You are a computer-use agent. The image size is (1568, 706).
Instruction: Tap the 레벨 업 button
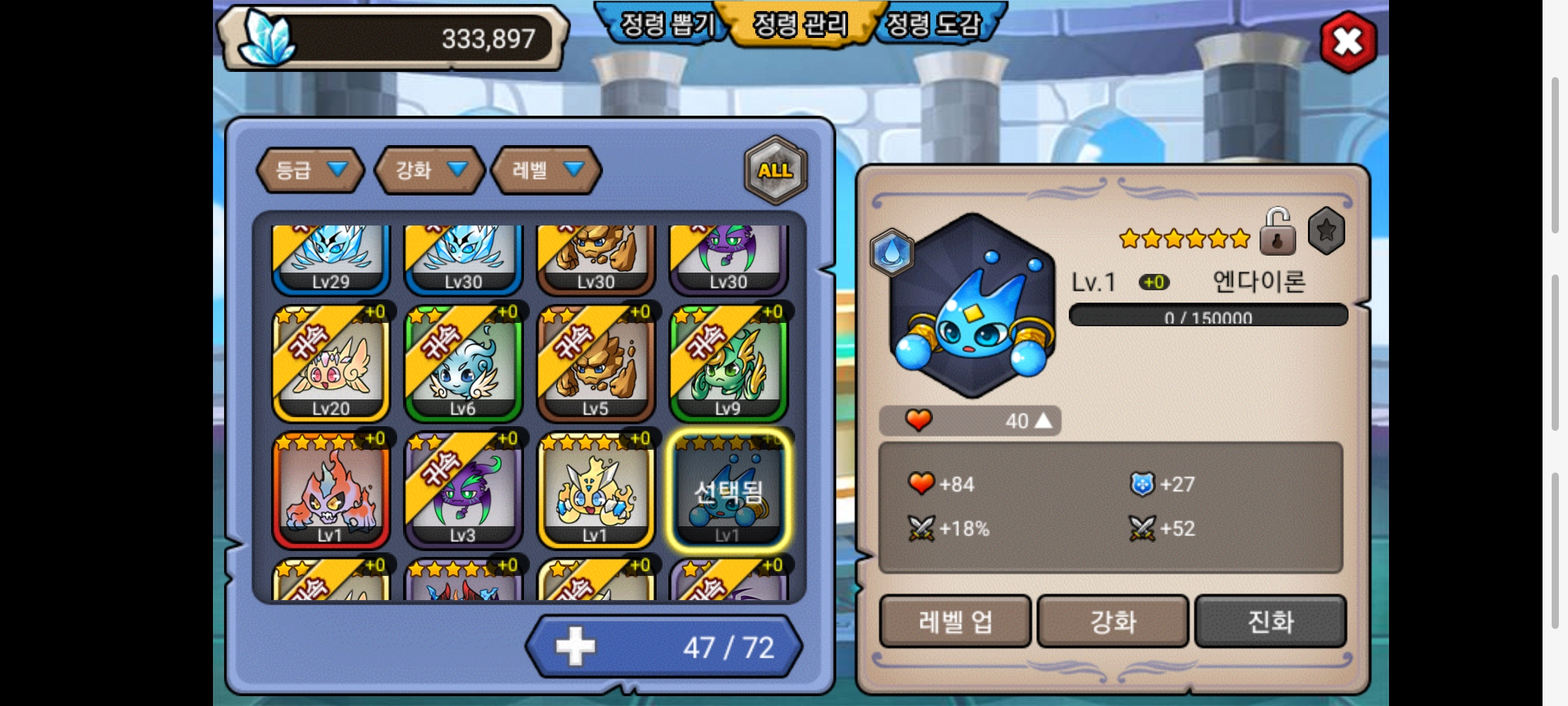pyautogui.click(x=955, y=621)
